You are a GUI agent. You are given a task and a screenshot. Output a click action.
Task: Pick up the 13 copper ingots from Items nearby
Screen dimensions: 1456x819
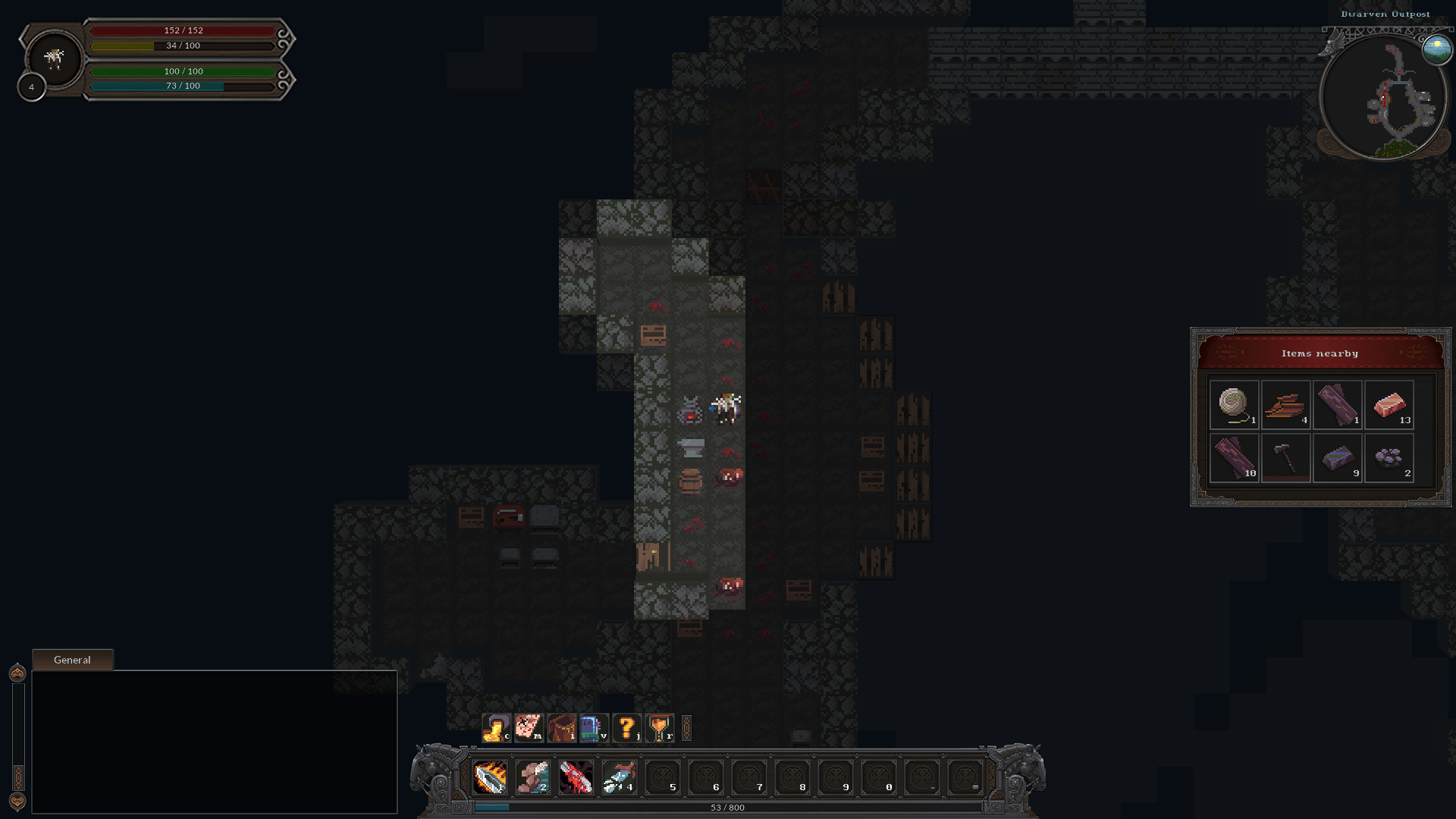[1389, 404]
